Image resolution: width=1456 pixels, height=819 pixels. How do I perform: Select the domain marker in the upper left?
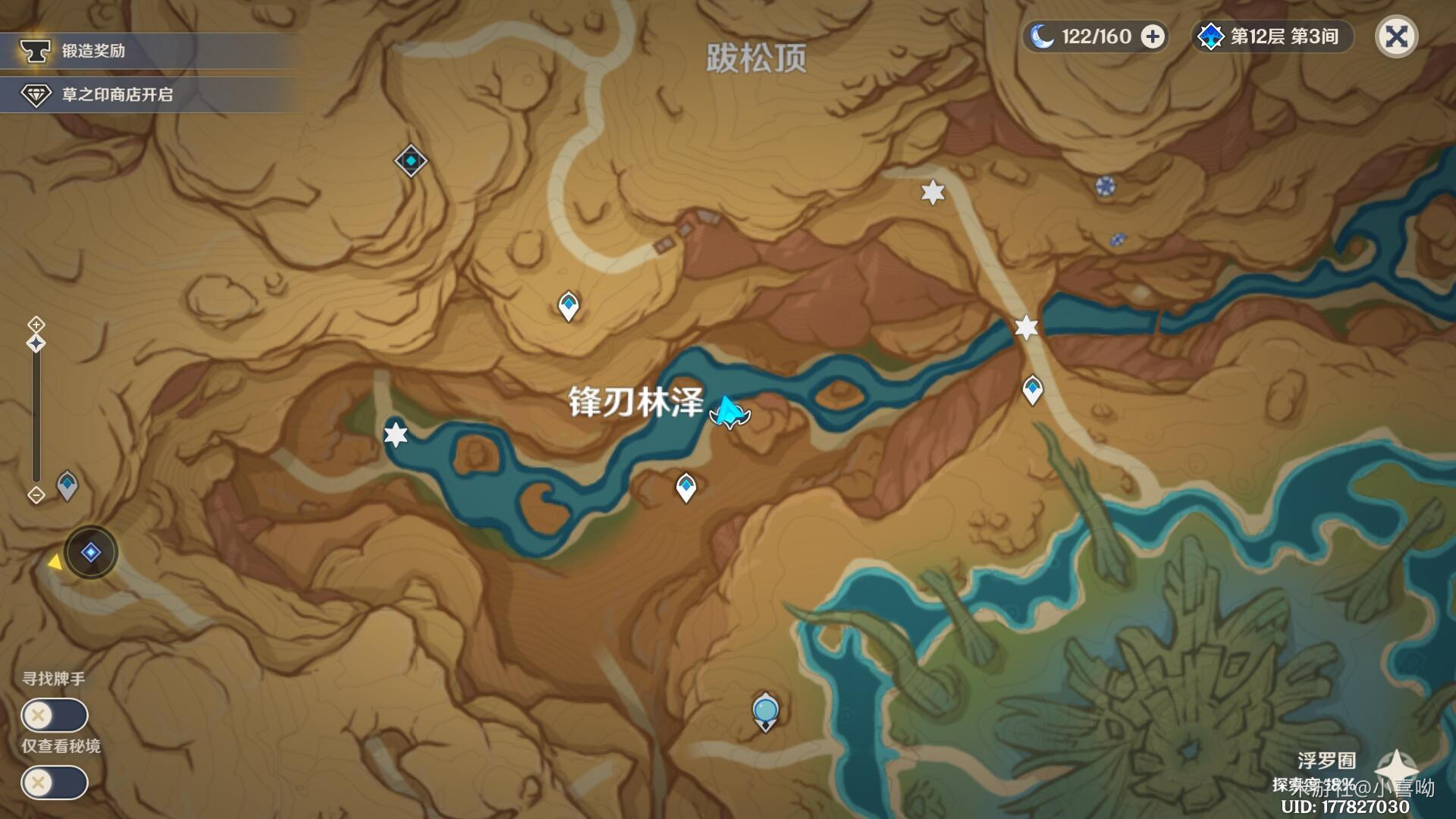click(410, 161)
